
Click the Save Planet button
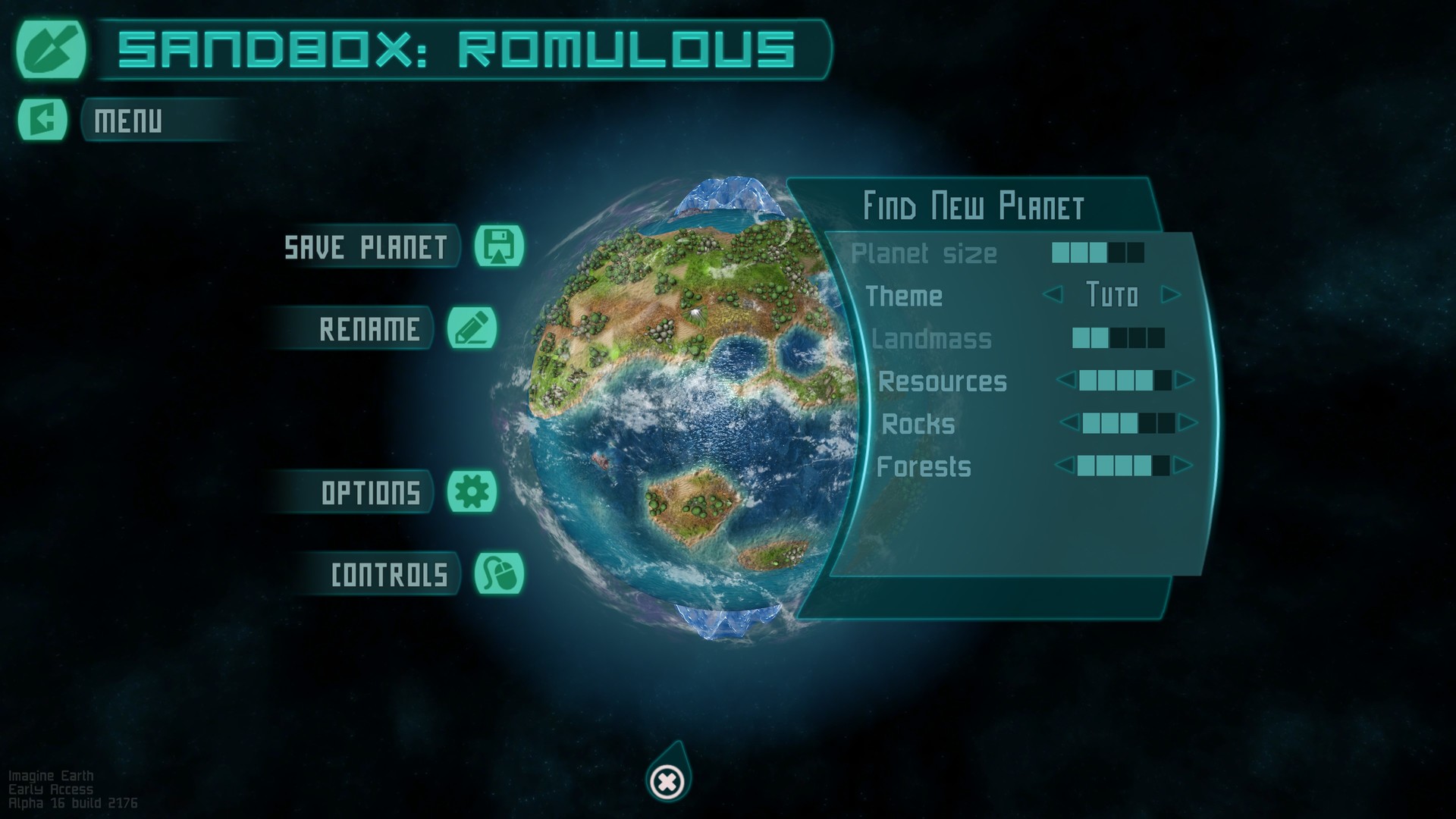tap(364, 247)
